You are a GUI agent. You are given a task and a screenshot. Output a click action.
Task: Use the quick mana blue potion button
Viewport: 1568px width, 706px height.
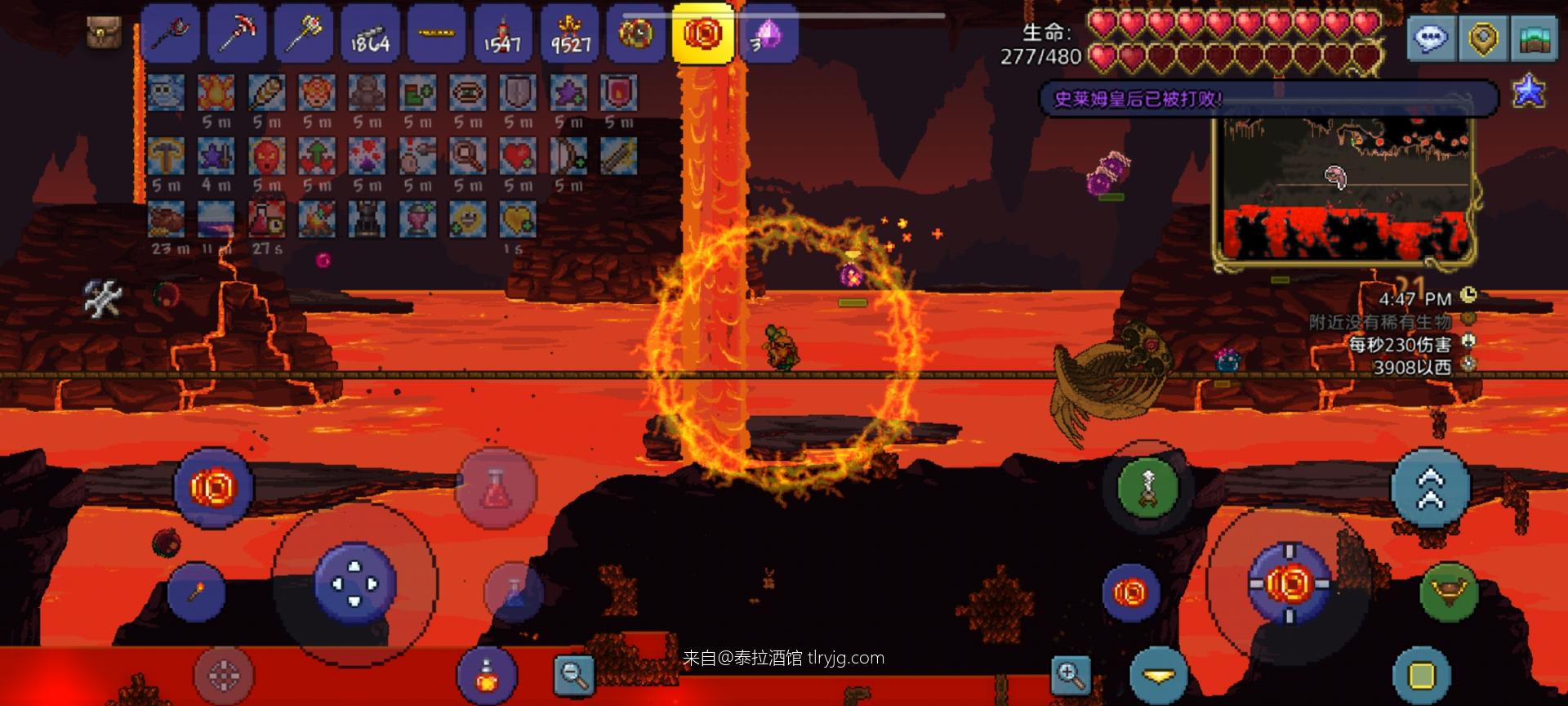click(514, 592)
